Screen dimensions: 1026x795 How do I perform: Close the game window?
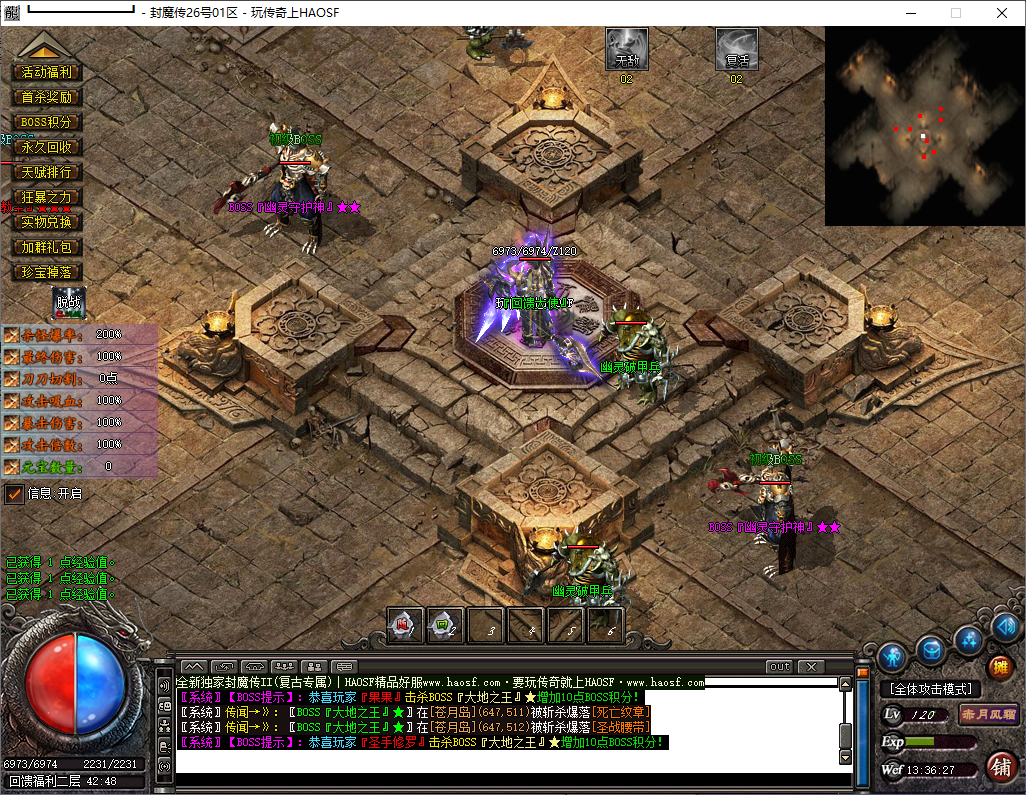click(1002, 13)
